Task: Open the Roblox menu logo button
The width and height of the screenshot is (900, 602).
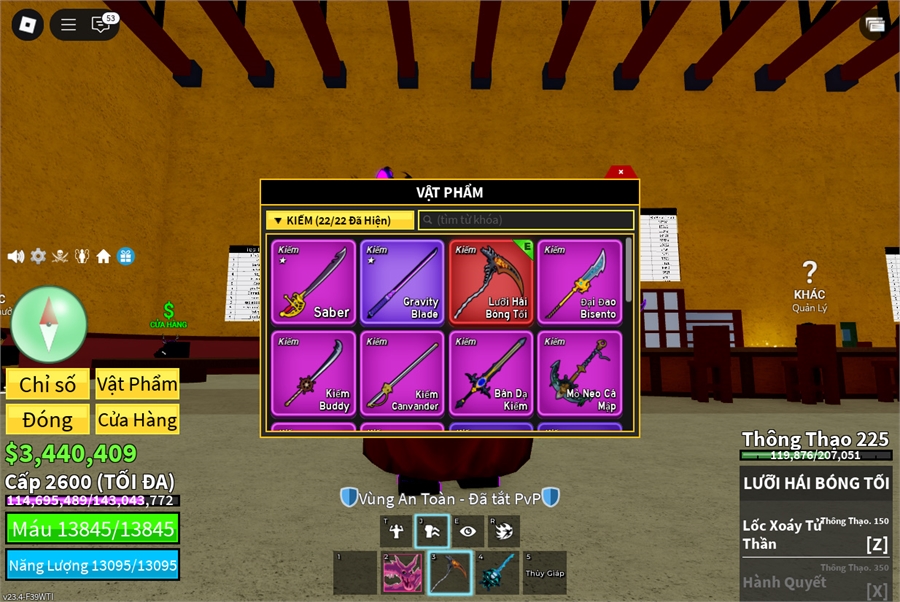Action: (27, 25)
